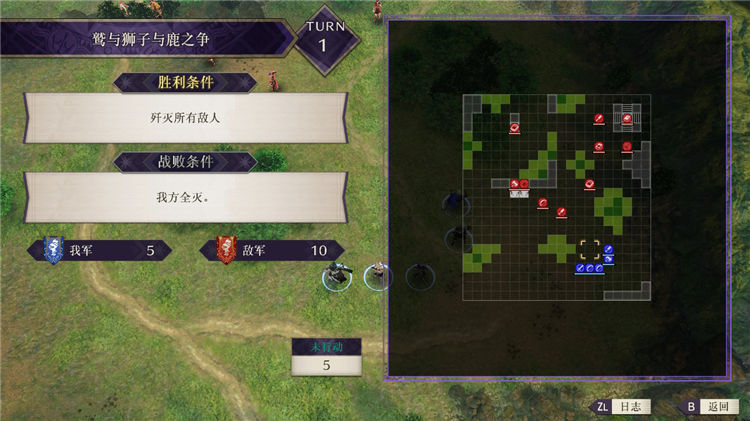
Task: Open the 日志 battle log
Action: (621, 407)
